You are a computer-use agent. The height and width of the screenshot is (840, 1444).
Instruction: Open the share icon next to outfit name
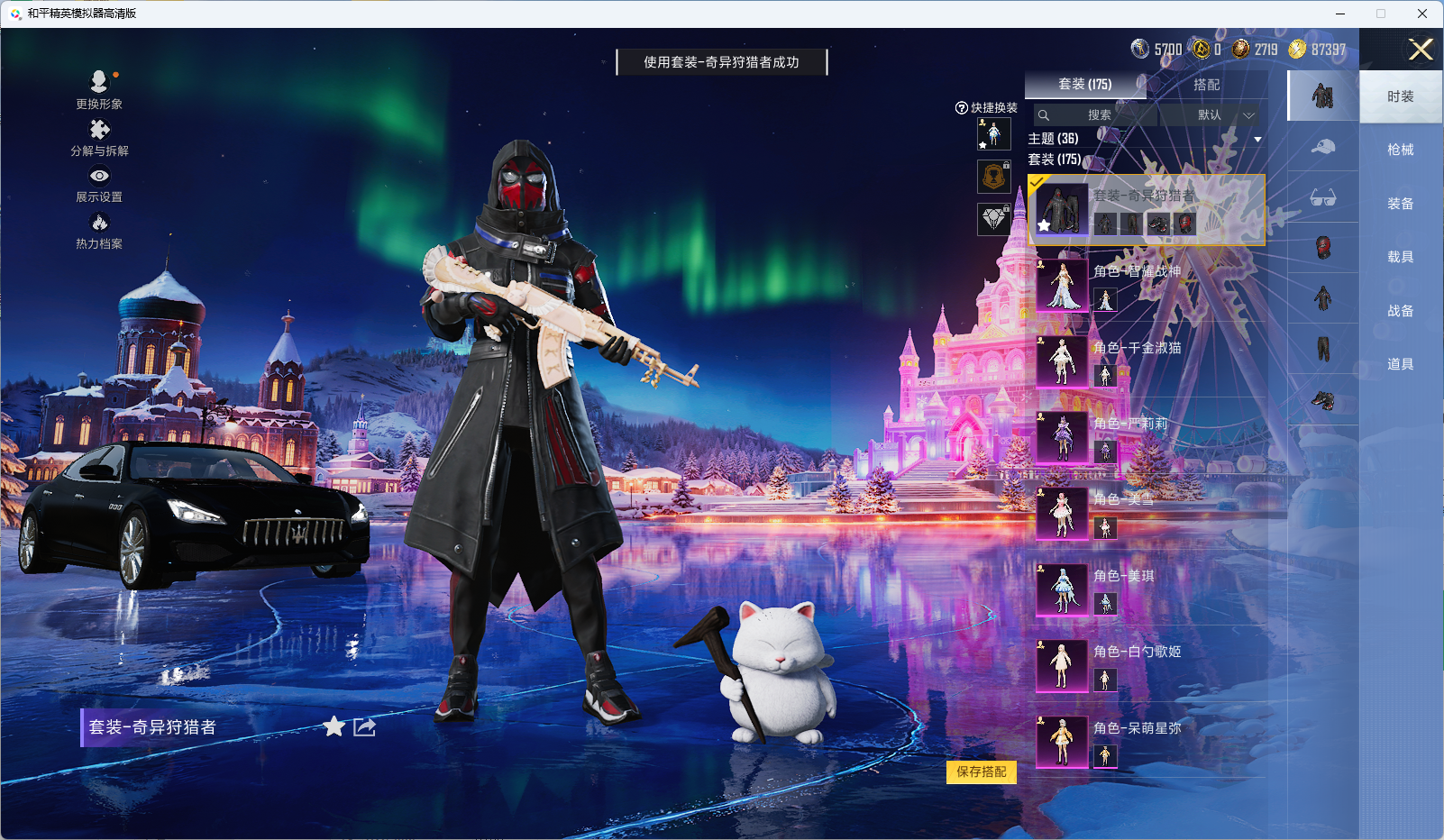(x=362, y=726)
